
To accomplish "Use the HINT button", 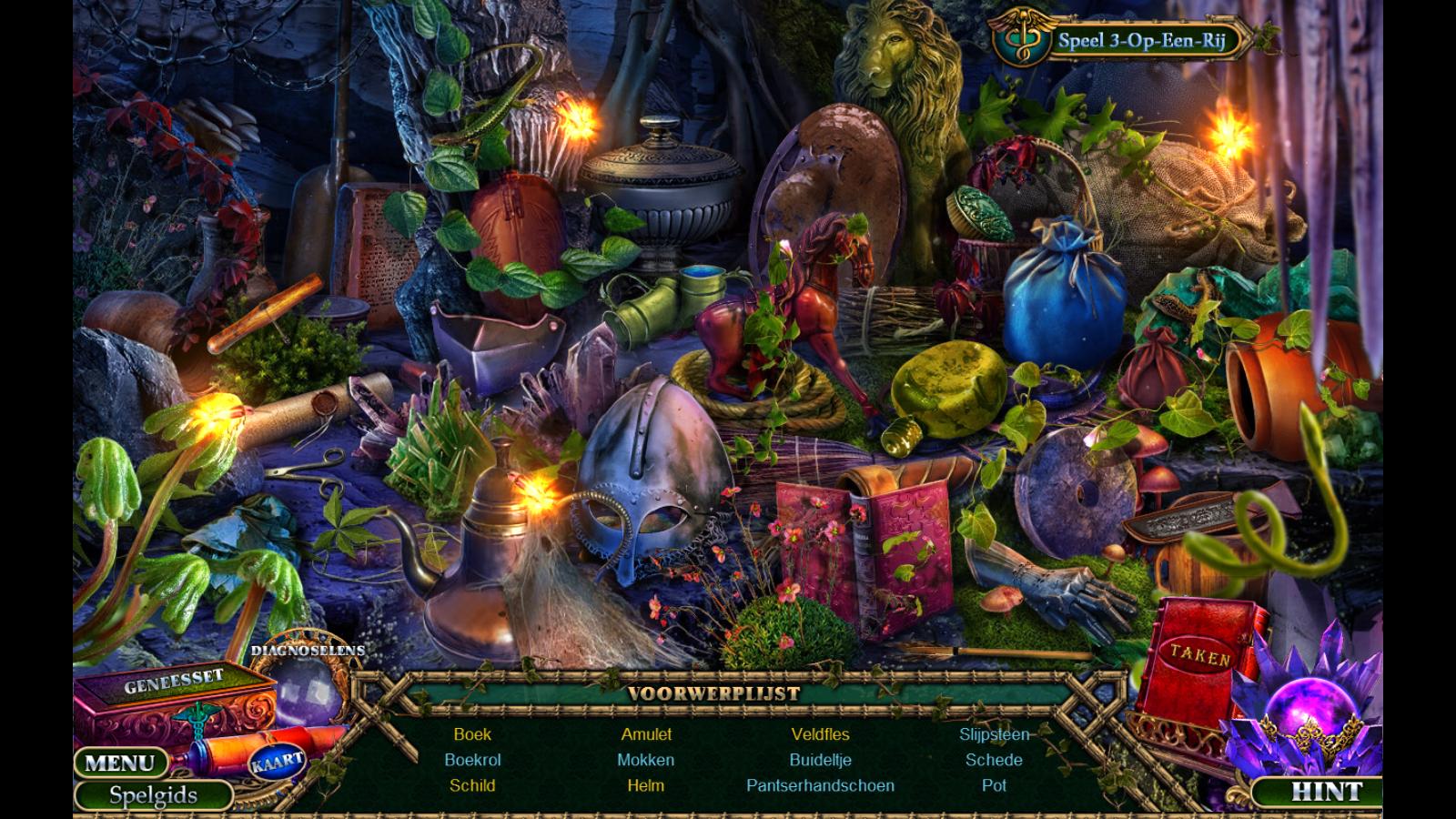I will coord(1326,792).
